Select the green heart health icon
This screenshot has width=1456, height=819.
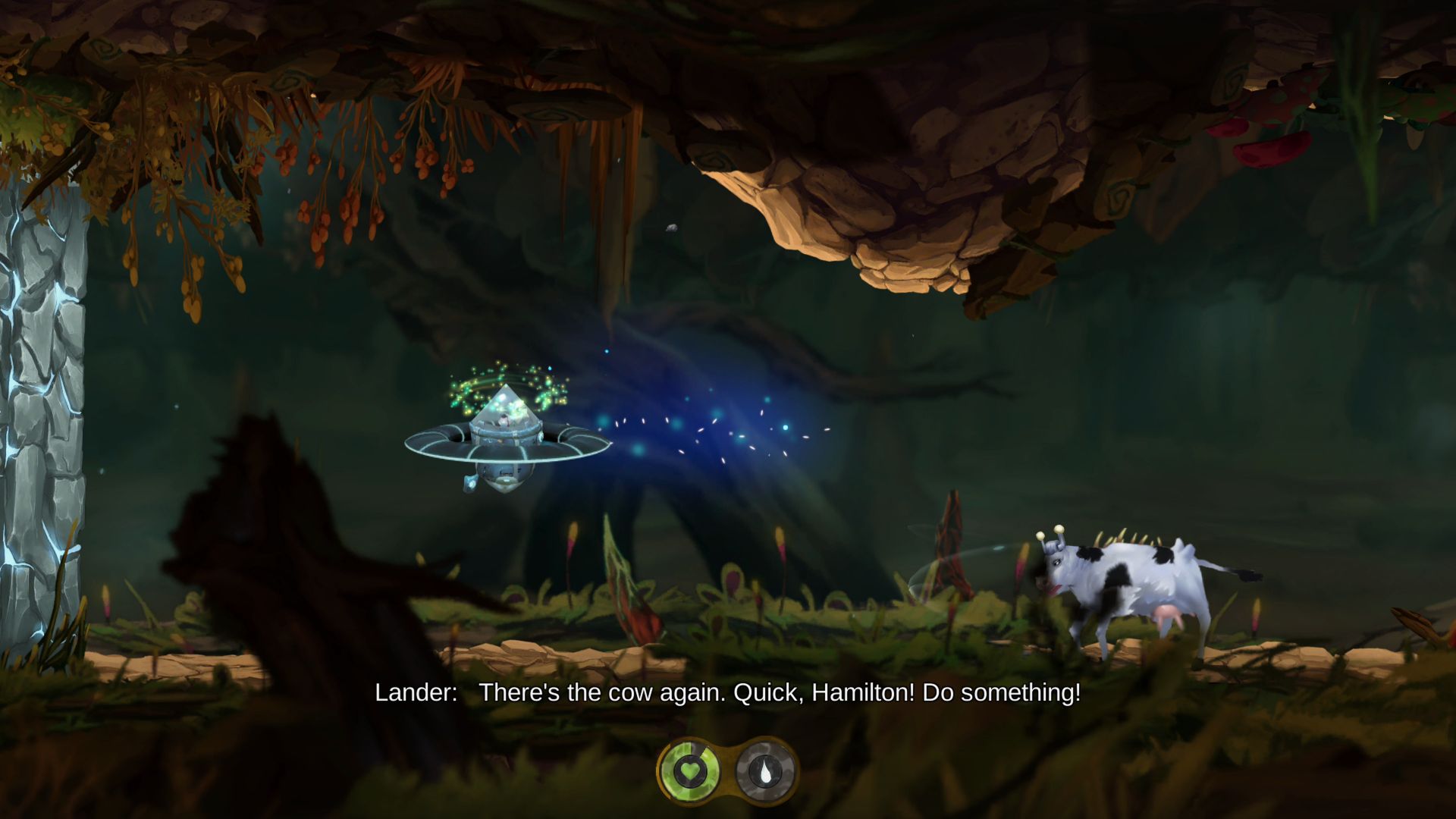tap(689, 771)
